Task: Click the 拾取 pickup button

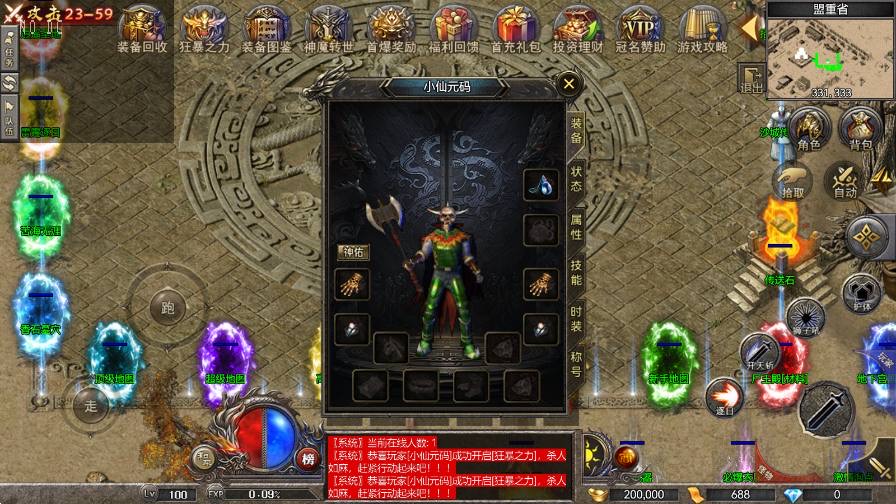Action: (x=793, y=180)
